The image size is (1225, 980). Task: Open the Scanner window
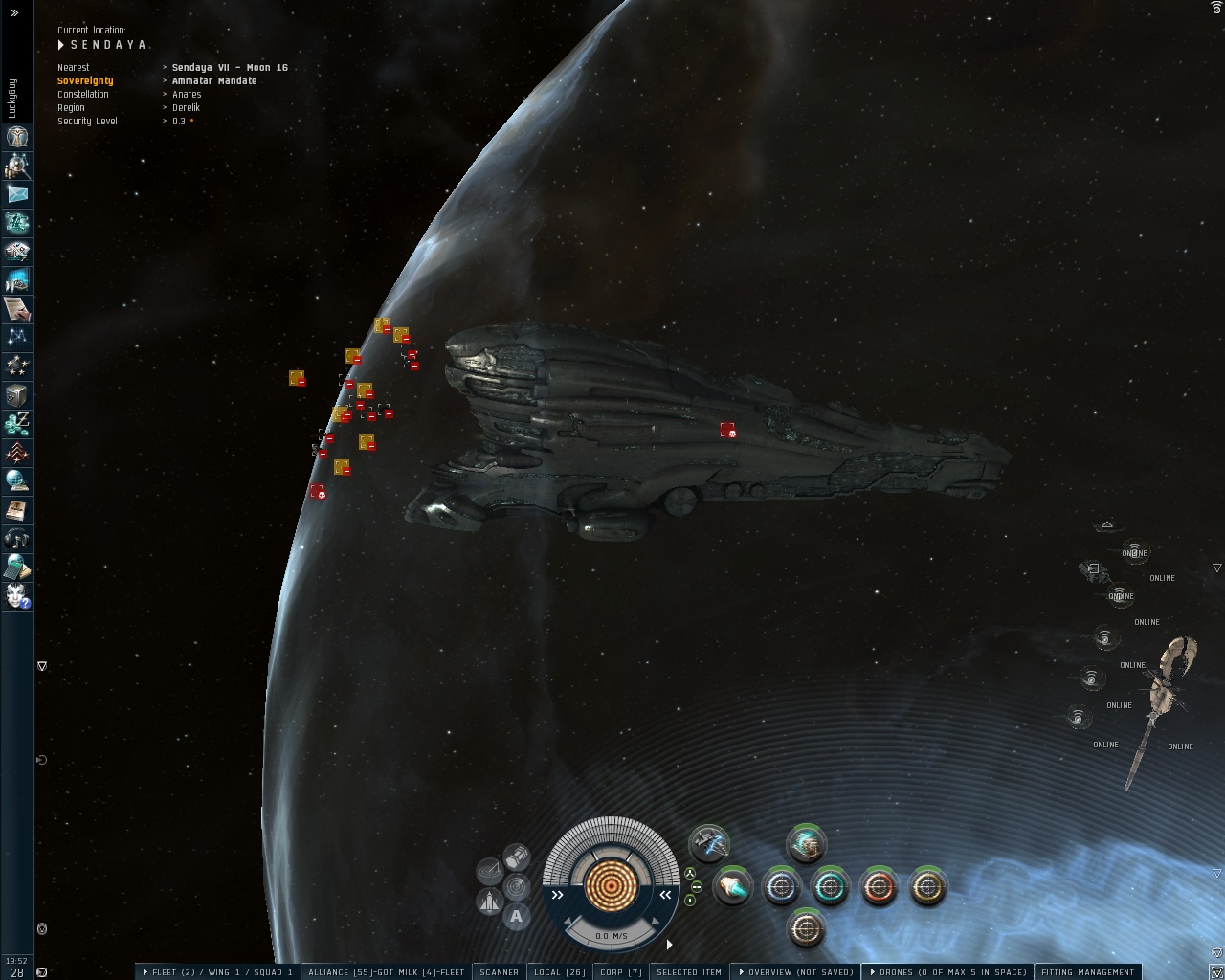click(x=499, y=971)
